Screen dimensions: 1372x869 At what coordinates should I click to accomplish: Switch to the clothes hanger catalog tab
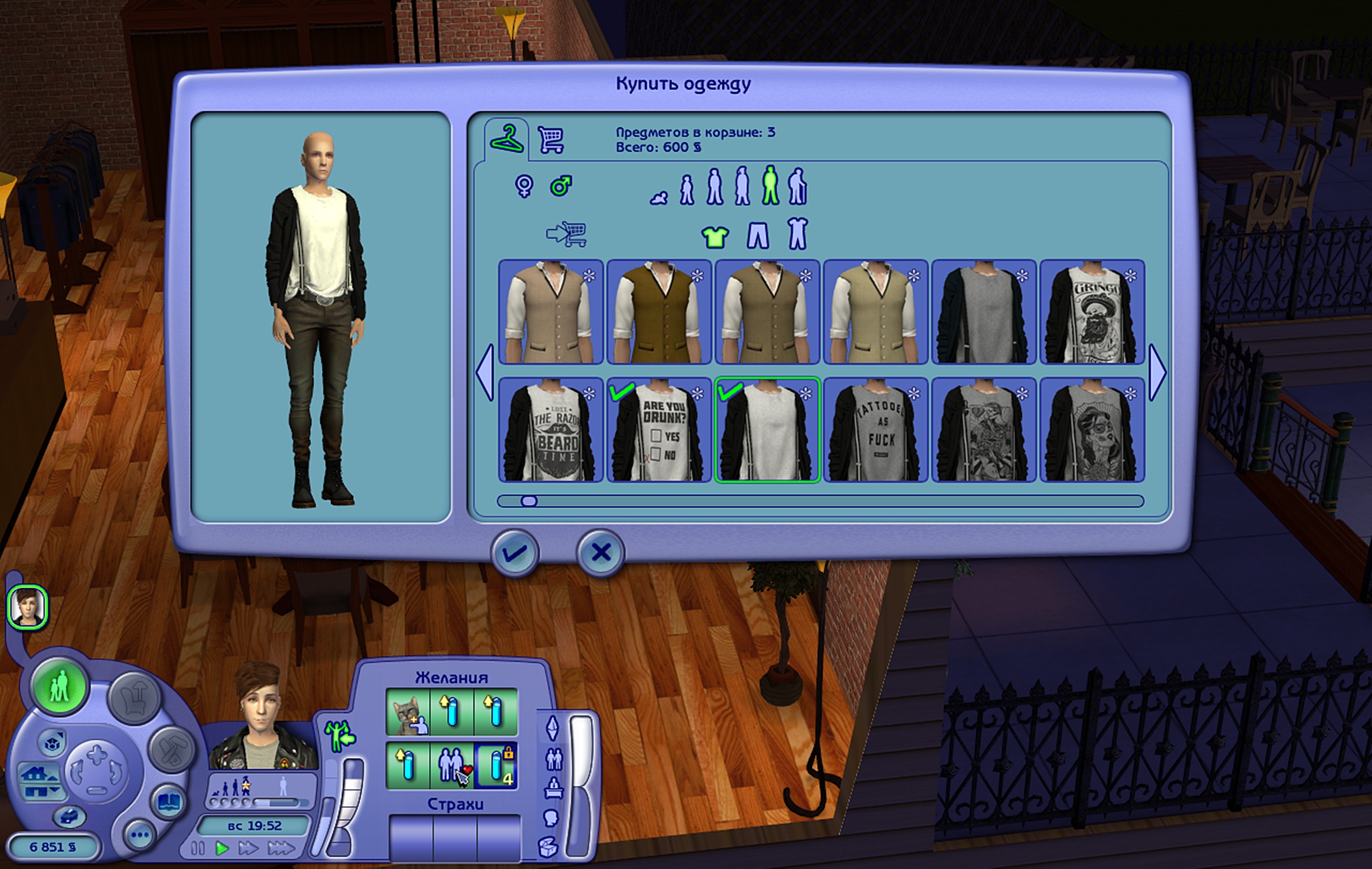(x=506, y=139)
